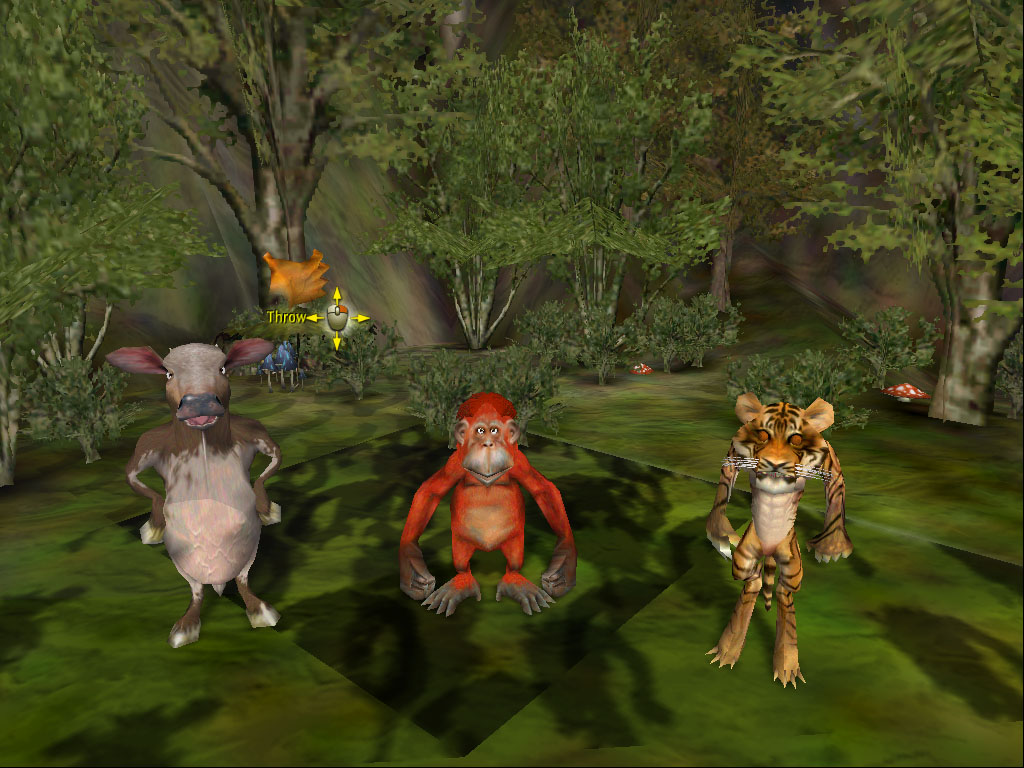The height and width of the screenshot is (768, 1024).
Task: Choose the cow creature
Action: (206, 490)
